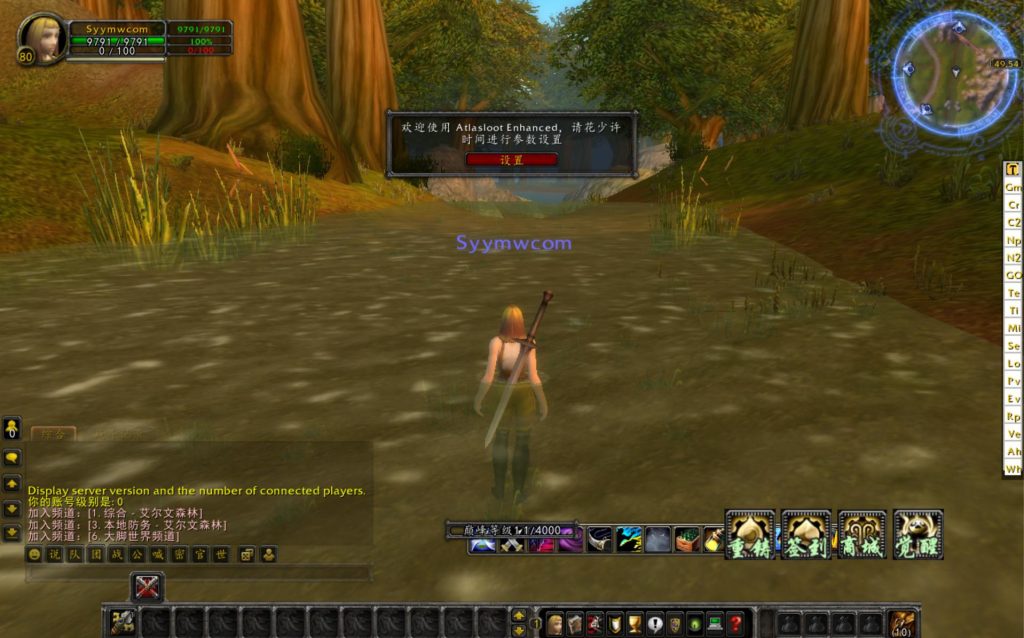
Task: Open the 觉醒 awakening button
Action: (918, 535)
